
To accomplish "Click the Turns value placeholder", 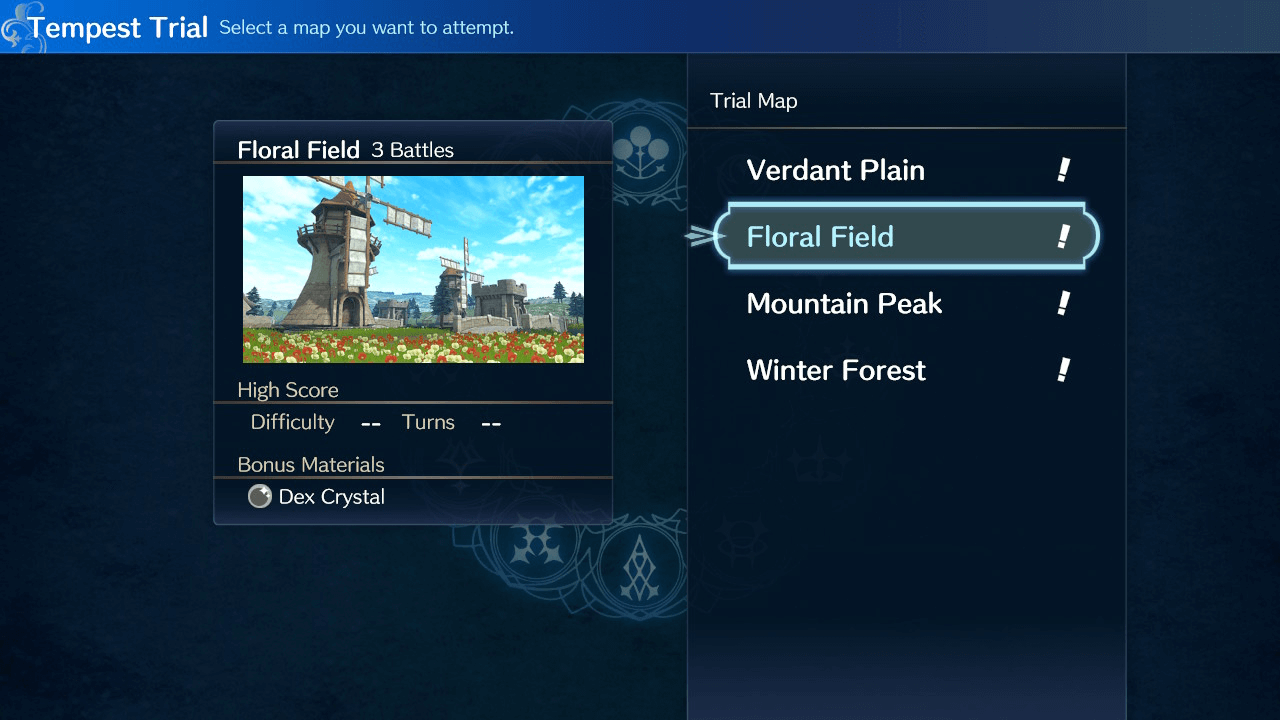I will pyautogui.click(x=491, y=423).
